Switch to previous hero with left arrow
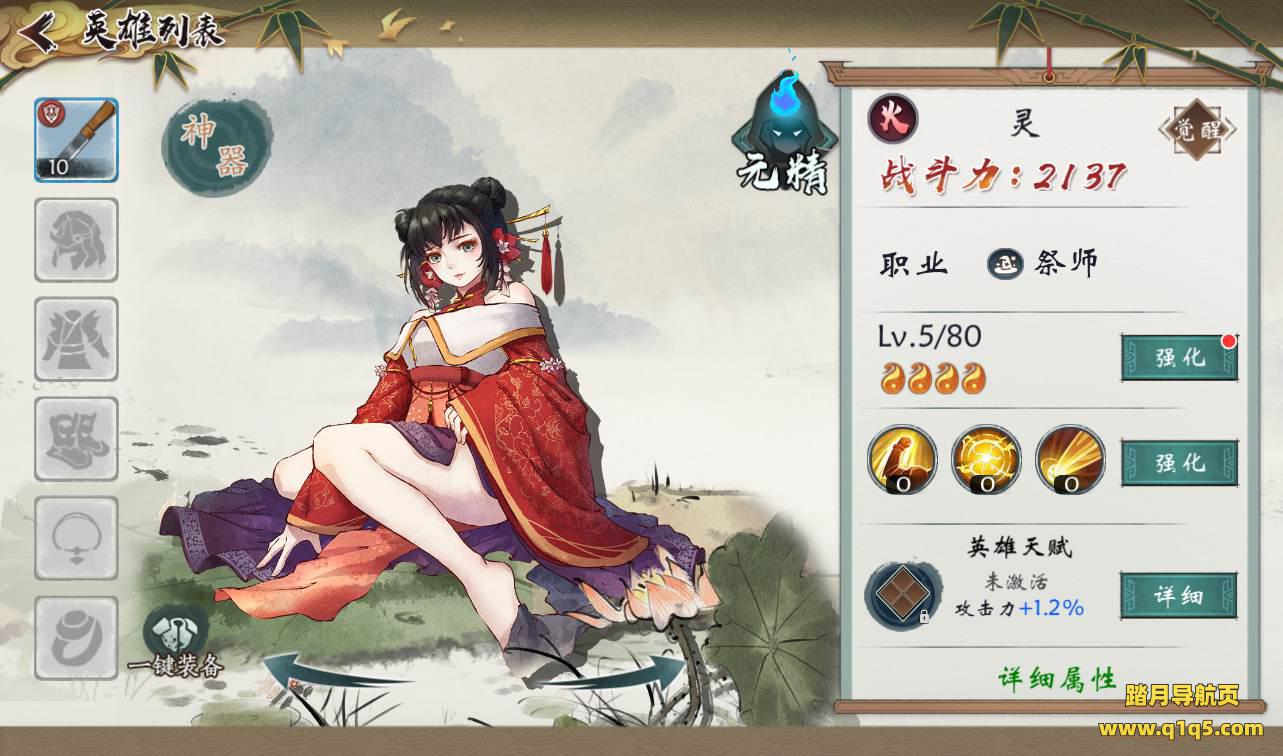The height and width of the screenshot is (756, 1283). click(x=320, y=671)
